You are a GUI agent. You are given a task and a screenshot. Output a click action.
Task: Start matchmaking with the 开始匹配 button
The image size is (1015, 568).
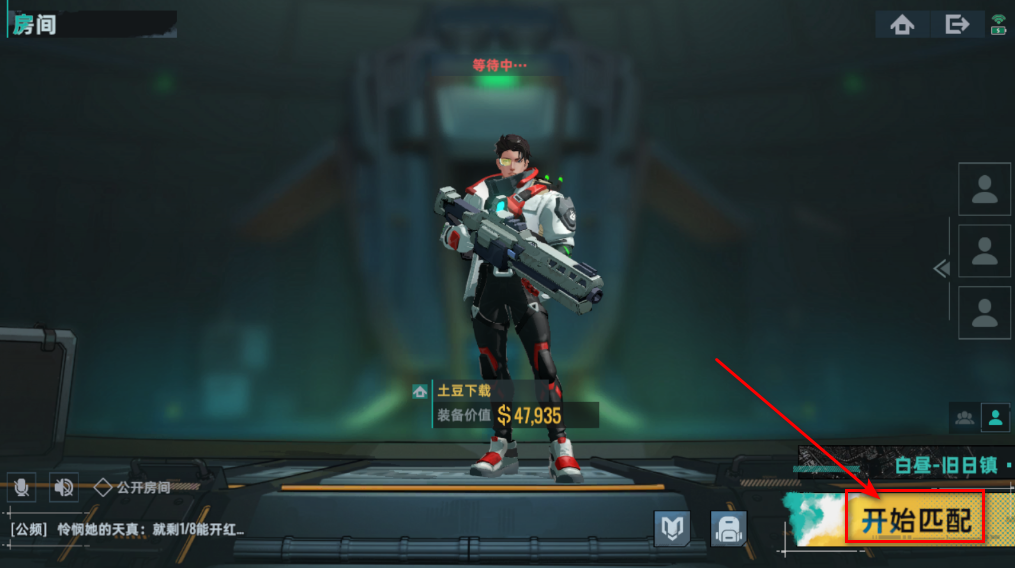coord(916,518)
